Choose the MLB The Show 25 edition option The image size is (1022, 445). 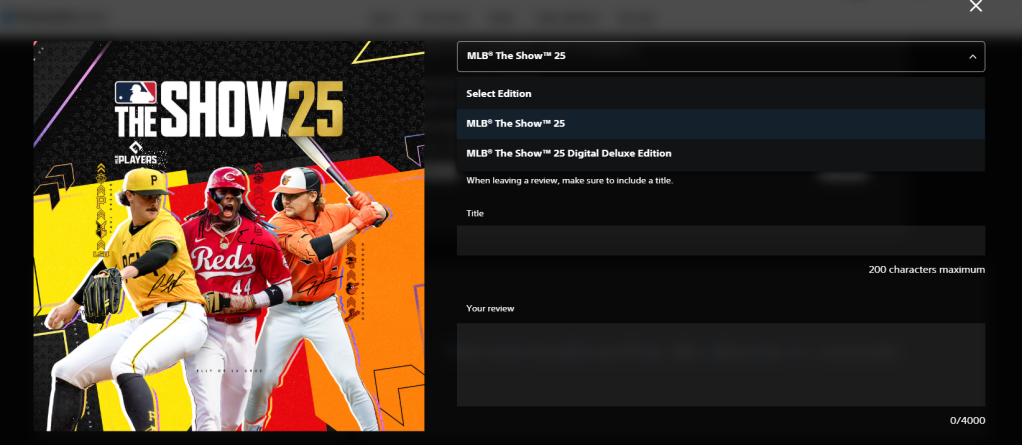[x=720, y=124]
